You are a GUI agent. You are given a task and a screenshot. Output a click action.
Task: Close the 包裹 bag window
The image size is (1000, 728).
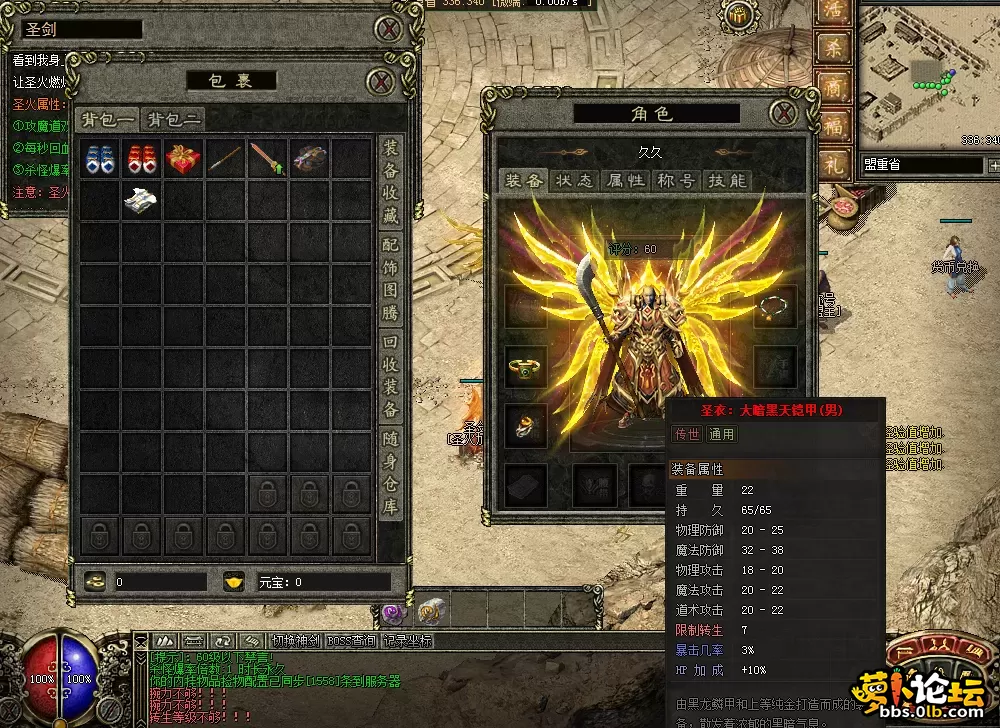(x=379, y=81)
